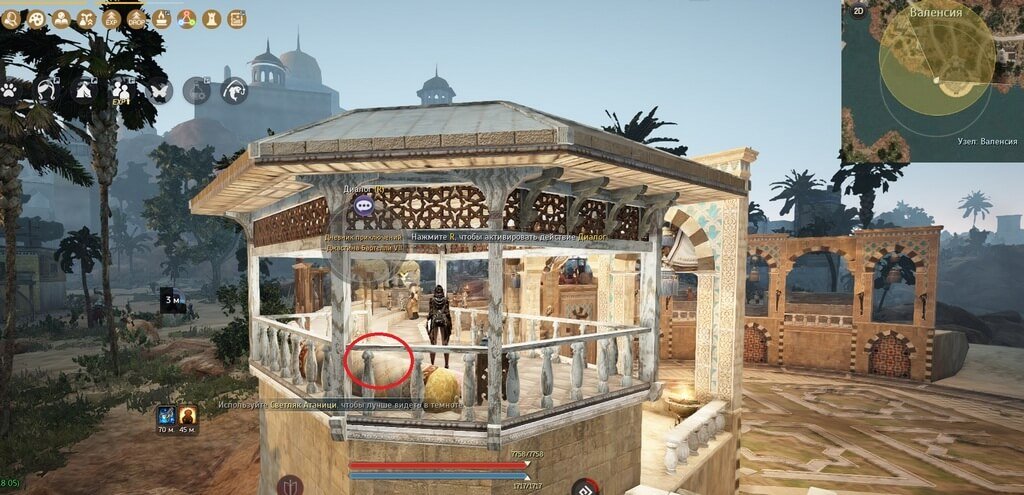Select the camp tent icon
This screenshot has height=495, width=1024.
tap(84, 90)
